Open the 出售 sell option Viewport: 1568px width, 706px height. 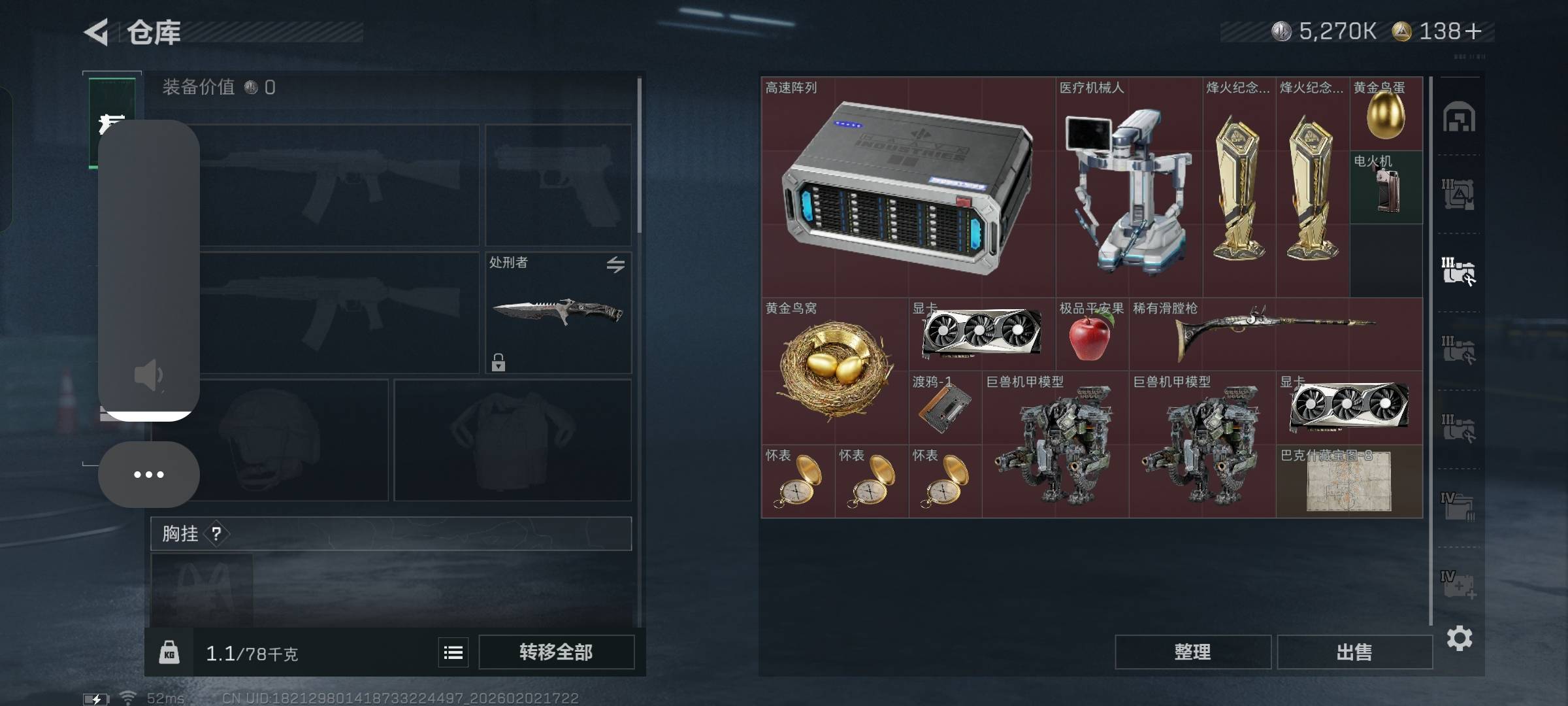(1354, 652)
